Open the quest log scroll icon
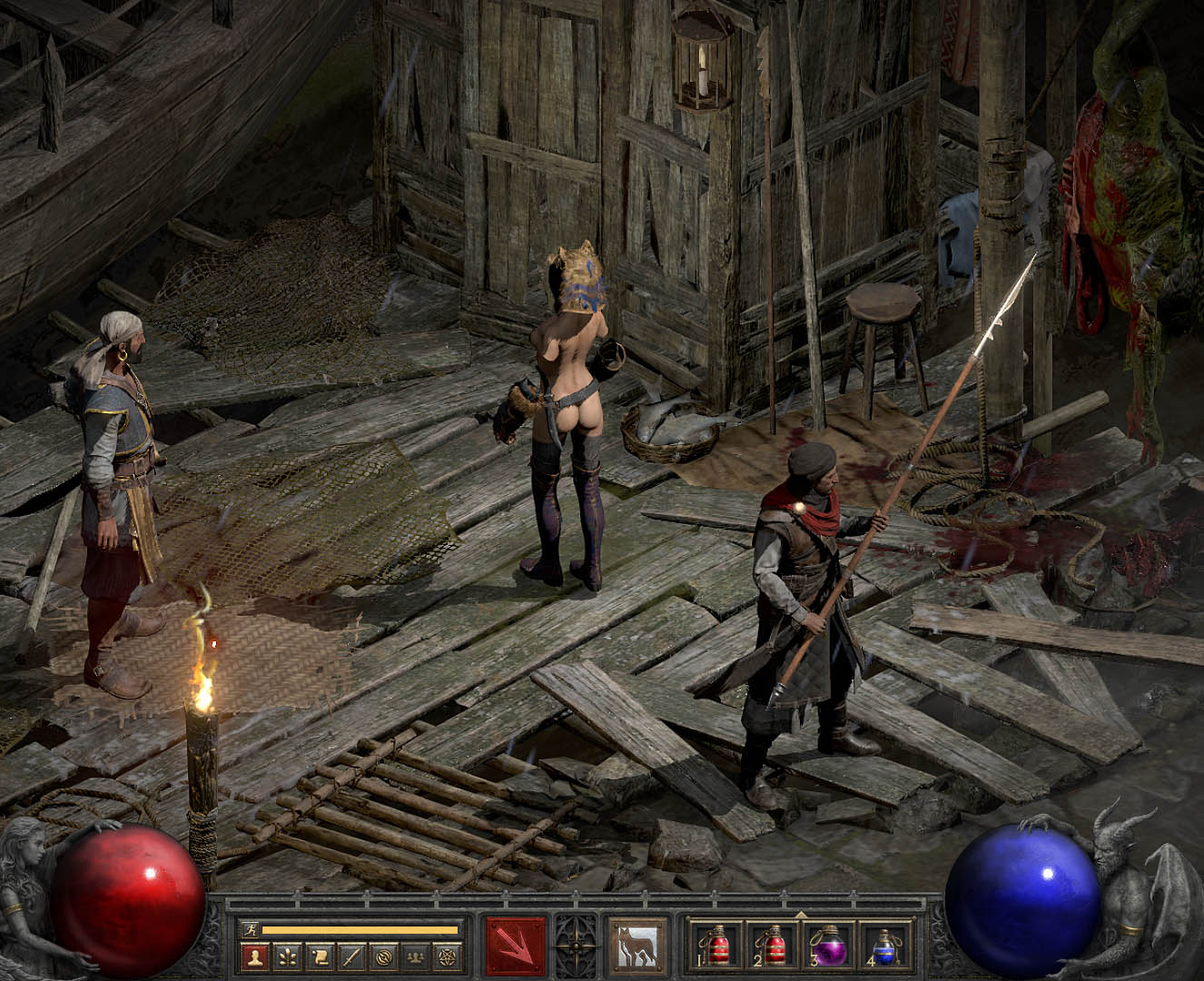 [319, 956]
